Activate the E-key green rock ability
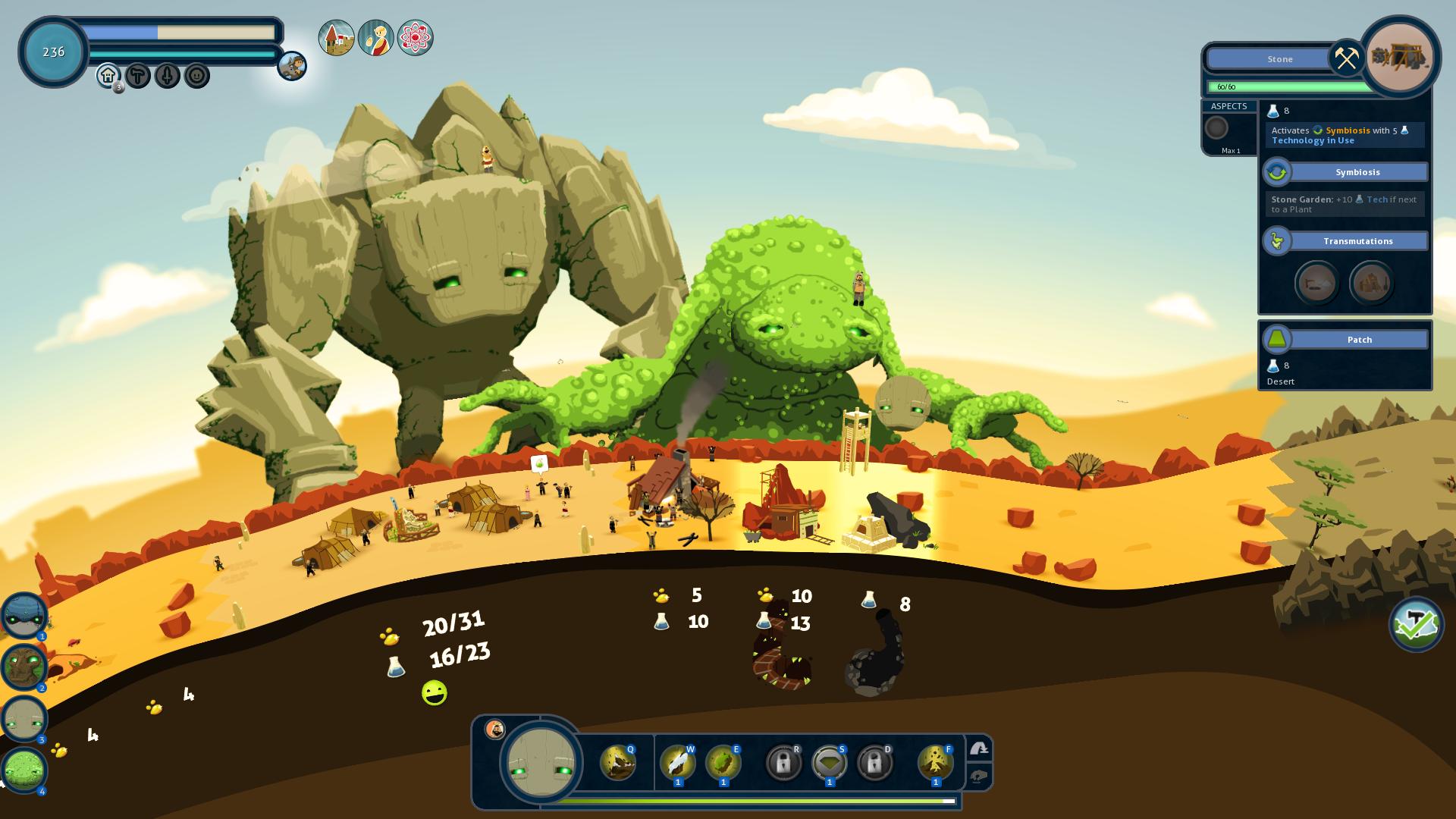1456x819 pixels. coord(723,763)
